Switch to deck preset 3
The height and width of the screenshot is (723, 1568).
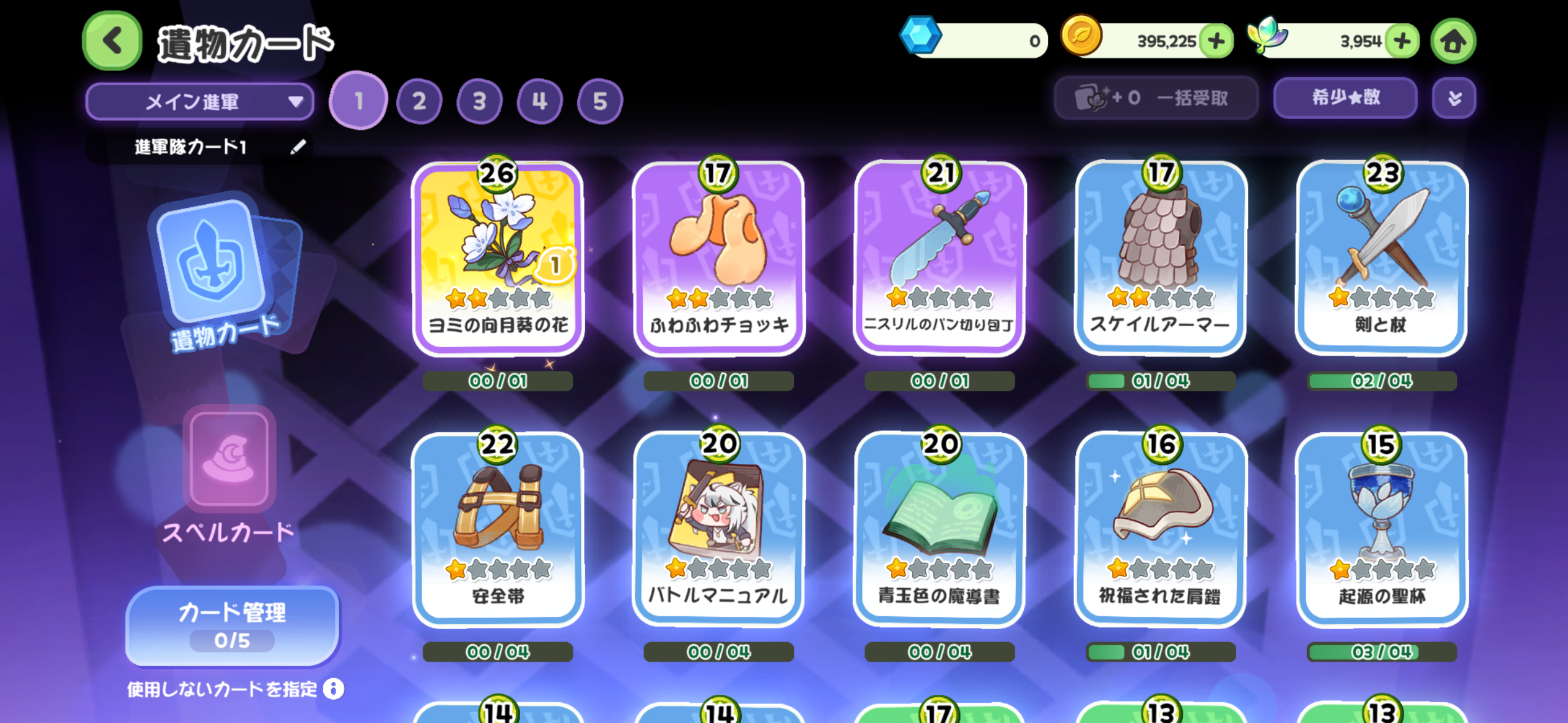pyautogui.click(x=479, y=101)
